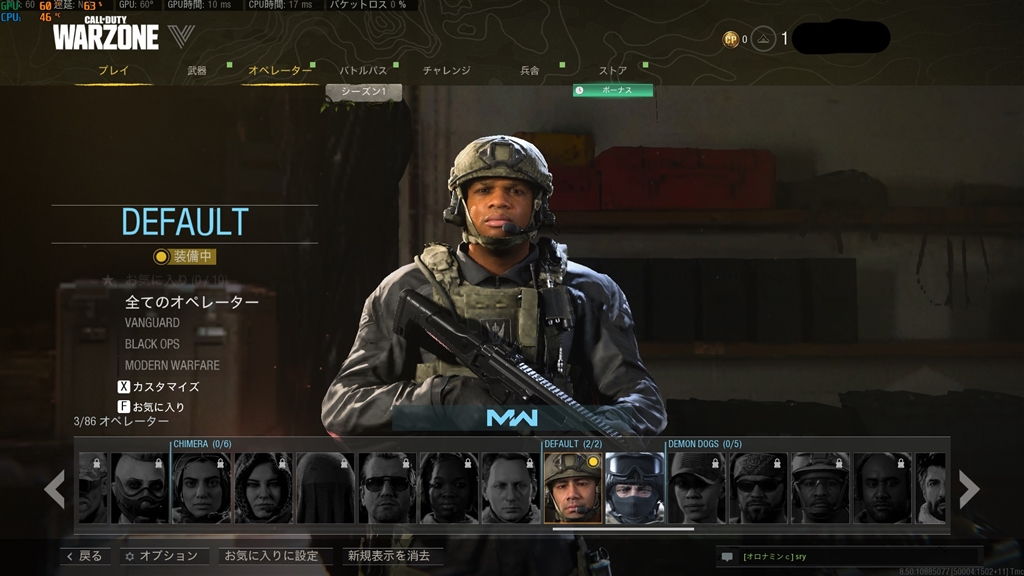Switch to the 兵舎 tab
Viewport: 1024px width, 576px height.
(530, 71)
